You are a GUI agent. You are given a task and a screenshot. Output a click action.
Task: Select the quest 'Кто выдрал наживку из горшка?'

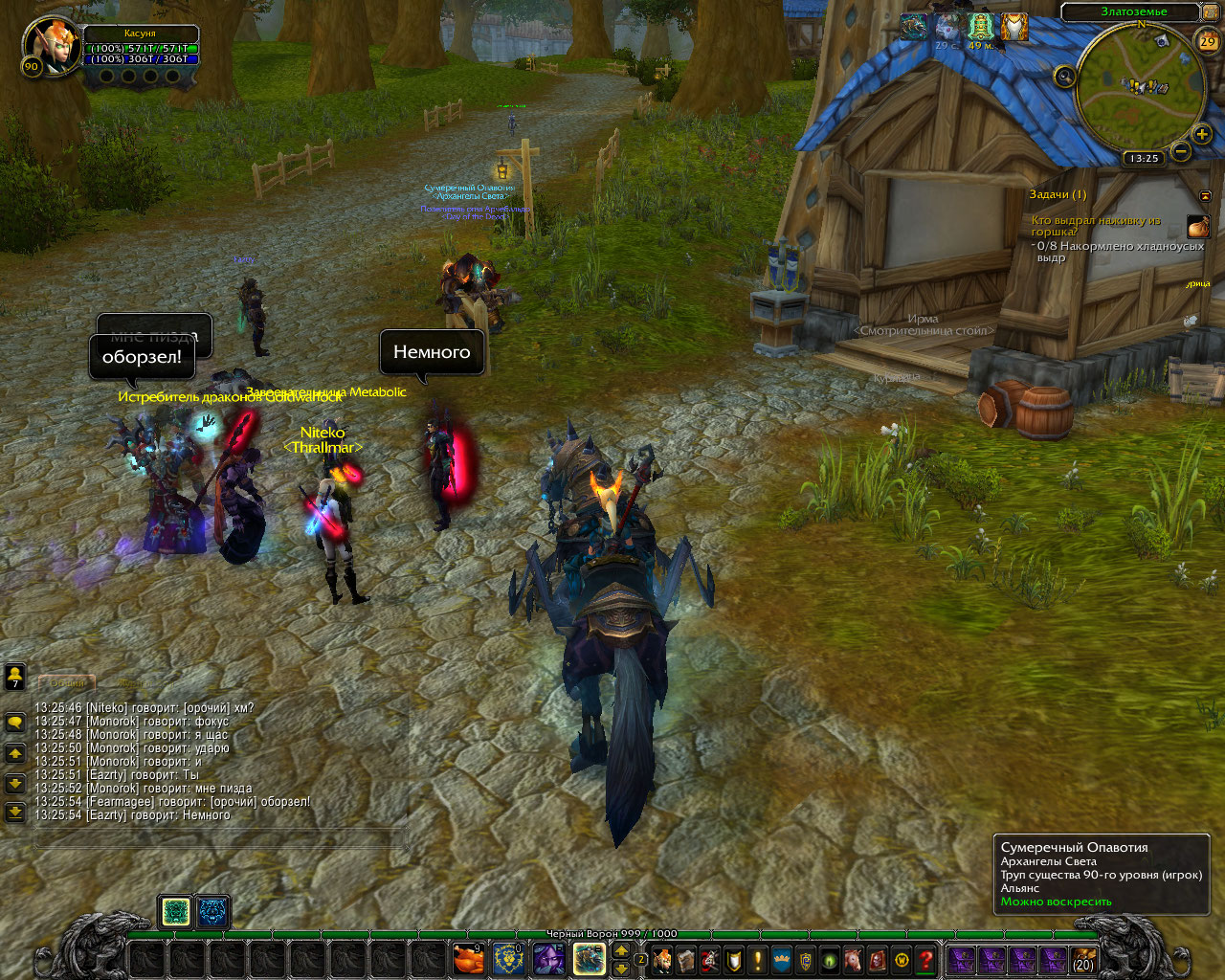tap(1096, 226)
